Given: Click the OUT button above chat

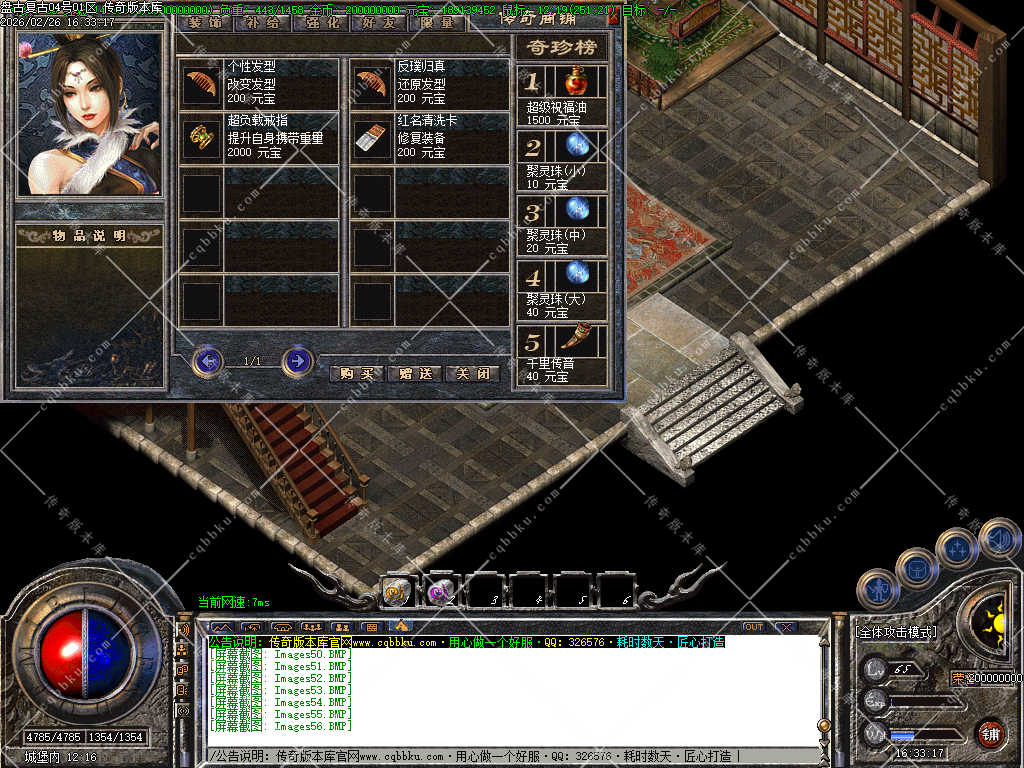Looking at the screenshot, I should tap(753, 627).
